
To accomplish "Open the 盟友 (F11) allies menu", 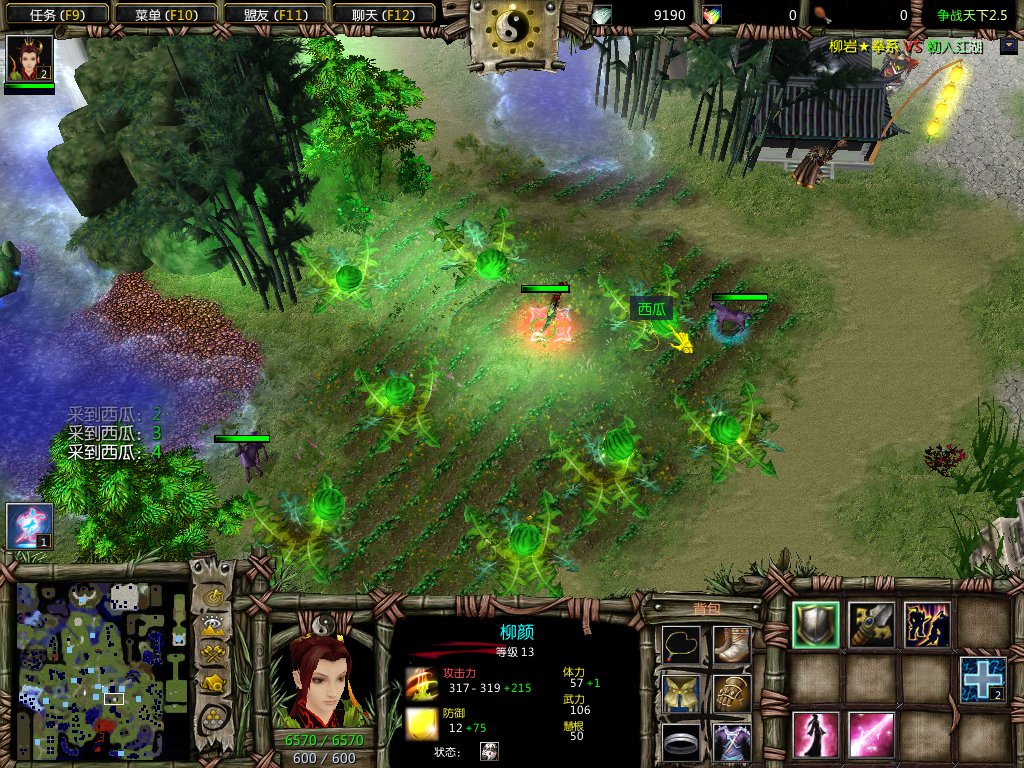I will [x=272, y=14].
